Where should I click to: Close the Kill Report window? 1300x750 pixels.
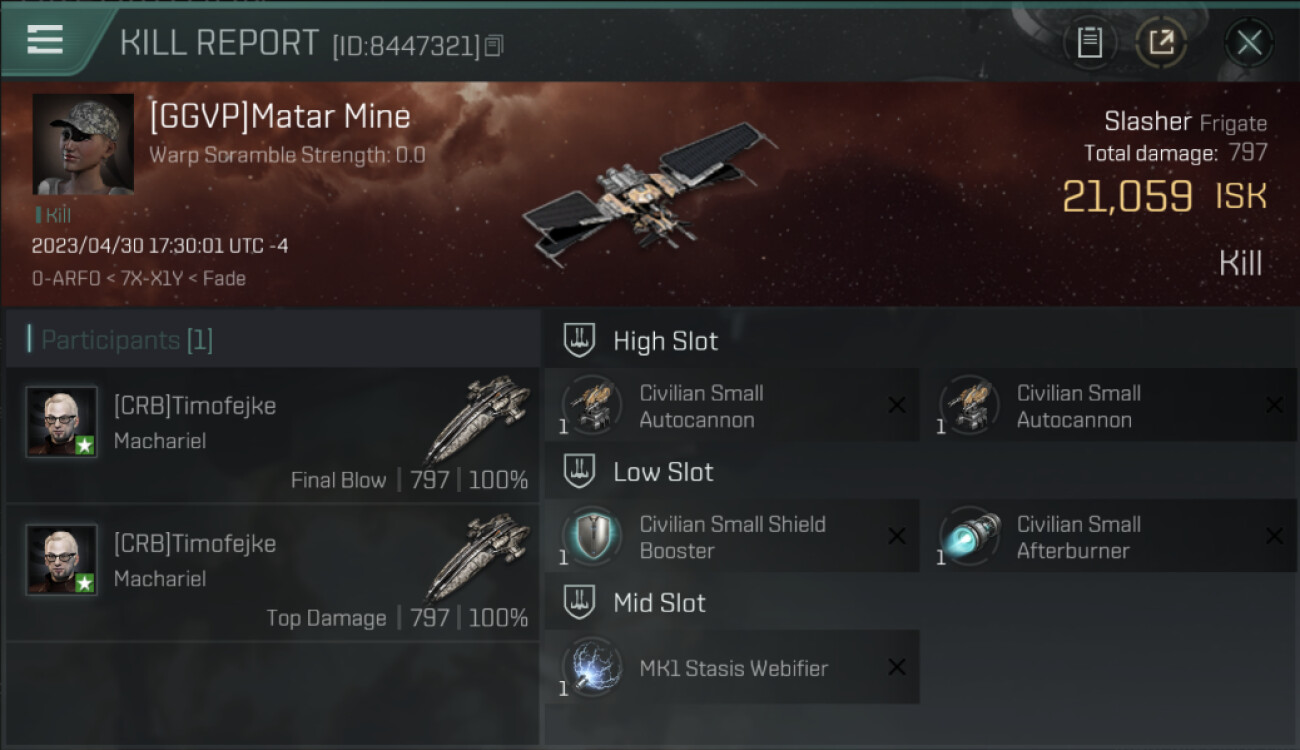(x=1249, y=42)
